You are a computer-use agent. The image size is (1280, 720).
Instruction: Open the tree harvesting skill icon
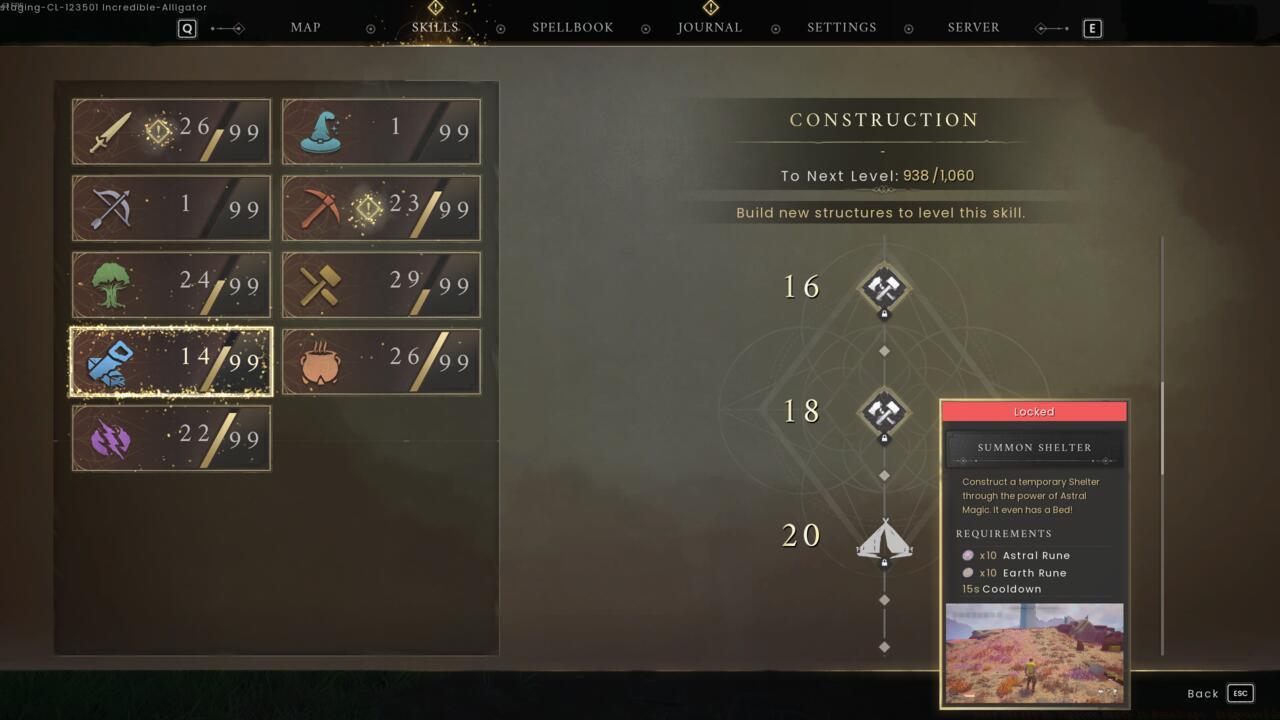(105, 285)
